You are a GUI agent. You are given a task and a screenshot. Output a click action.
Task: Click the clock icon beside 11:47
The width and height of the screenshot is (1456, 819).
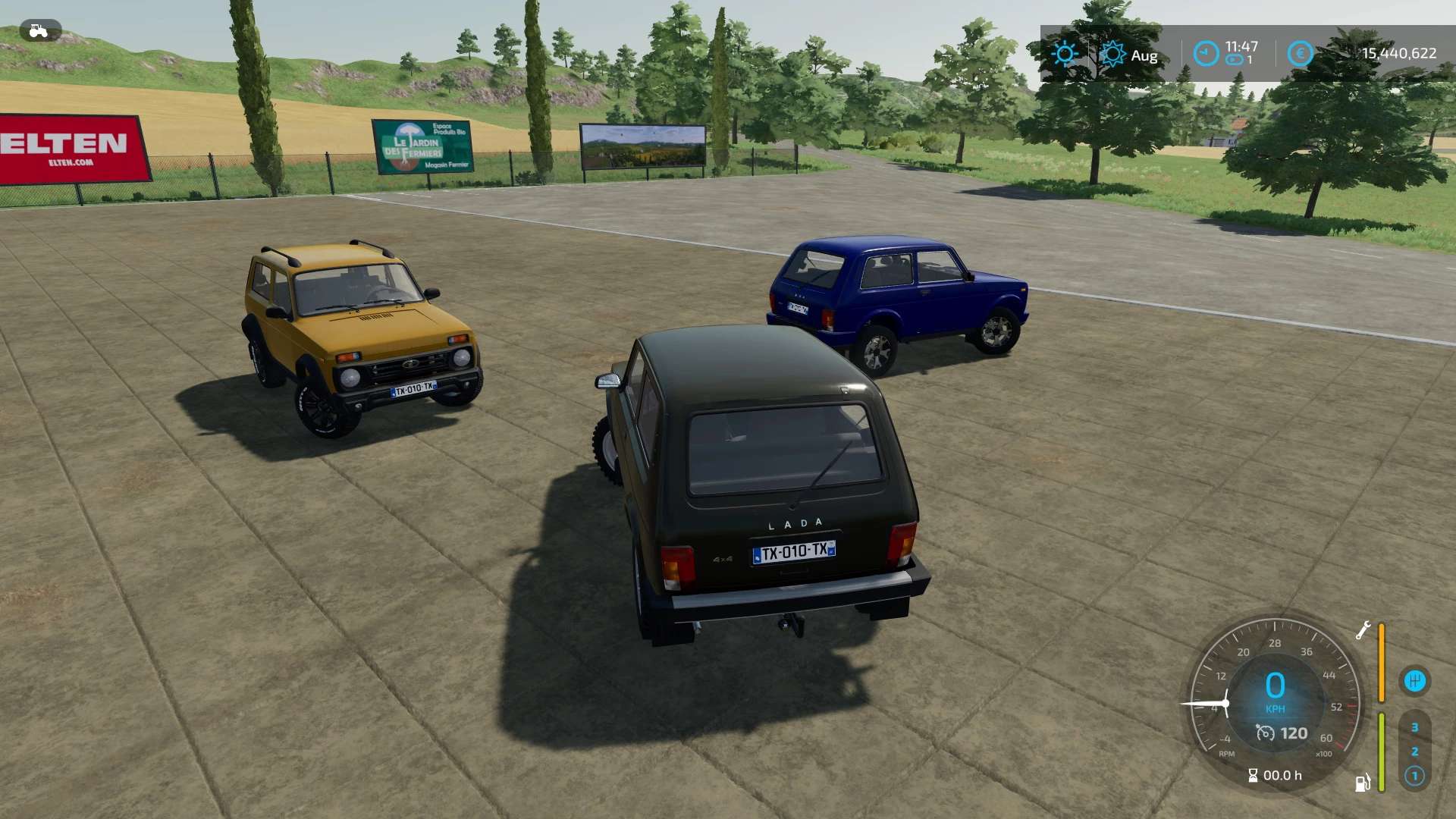click(1204, 53)
